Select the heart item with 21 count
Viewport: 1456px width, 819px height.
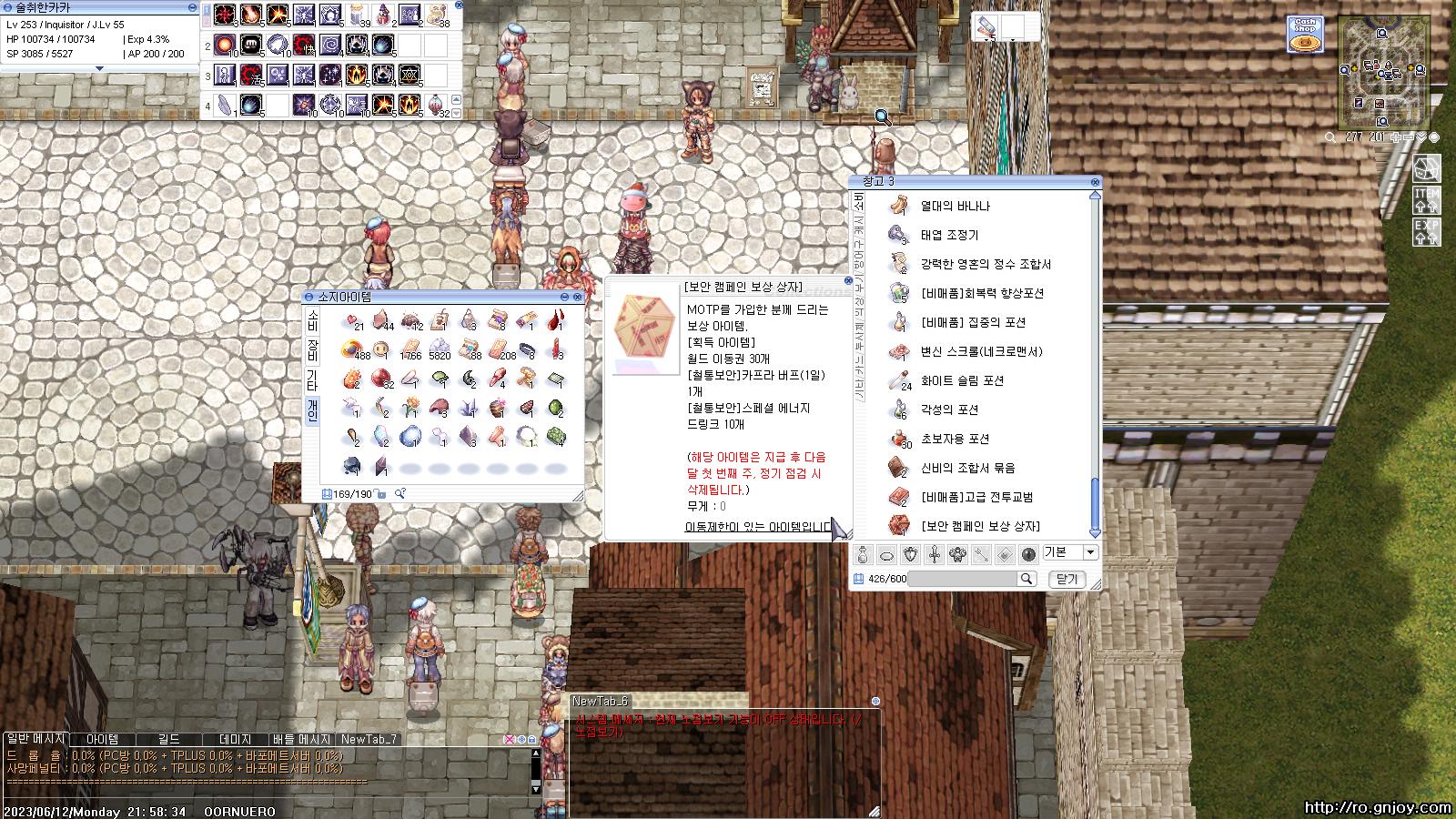(351, 321)
